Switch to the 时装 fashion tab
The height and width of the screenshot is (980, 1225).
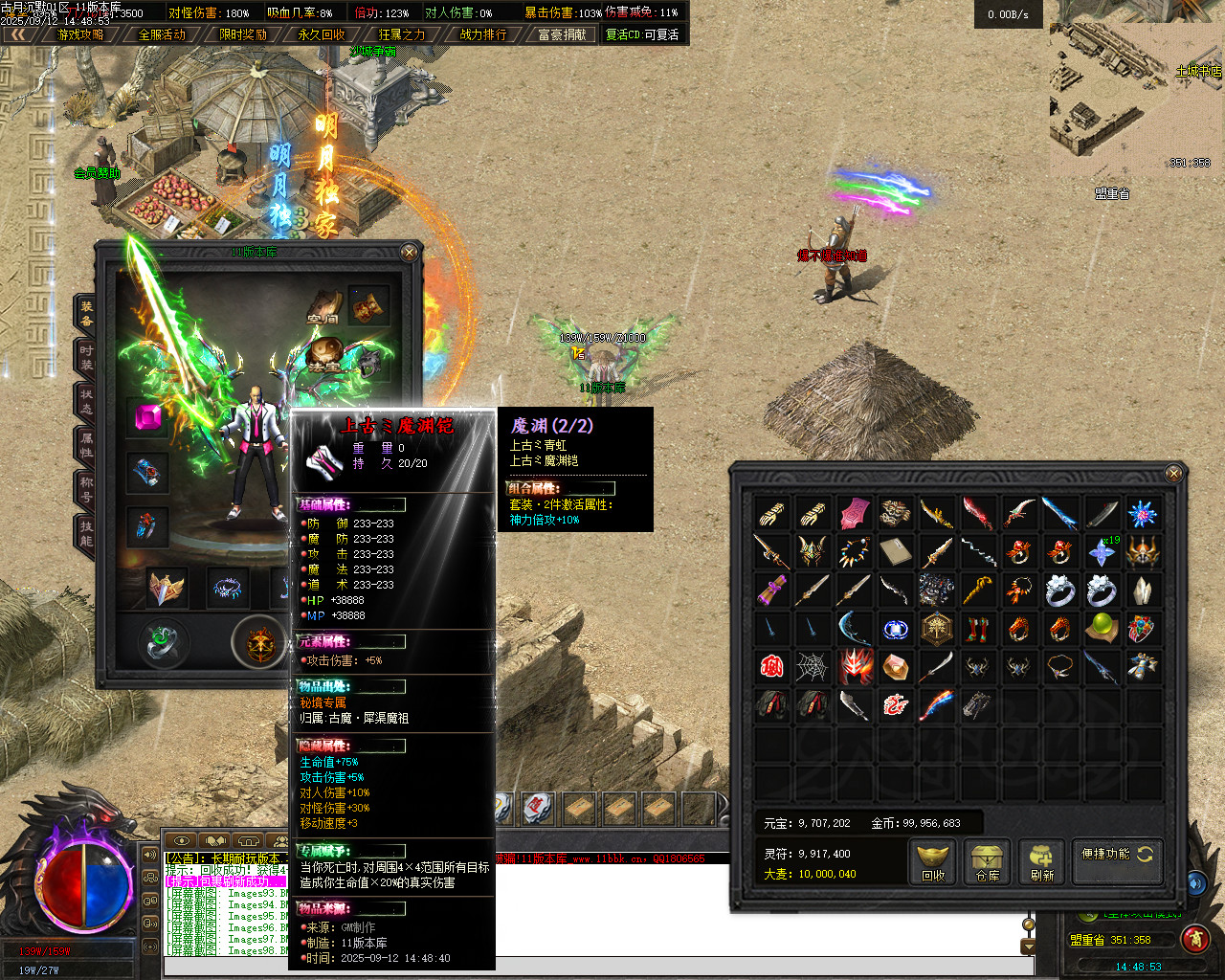(x=86, y=357)
